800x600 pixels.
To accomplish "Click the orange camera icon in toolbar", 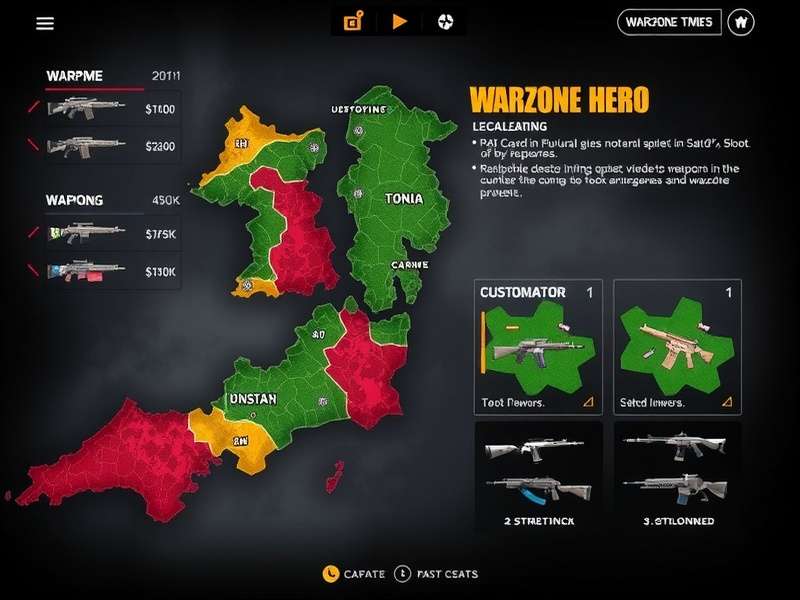I will pyautogui.click(x=352, y=21).
